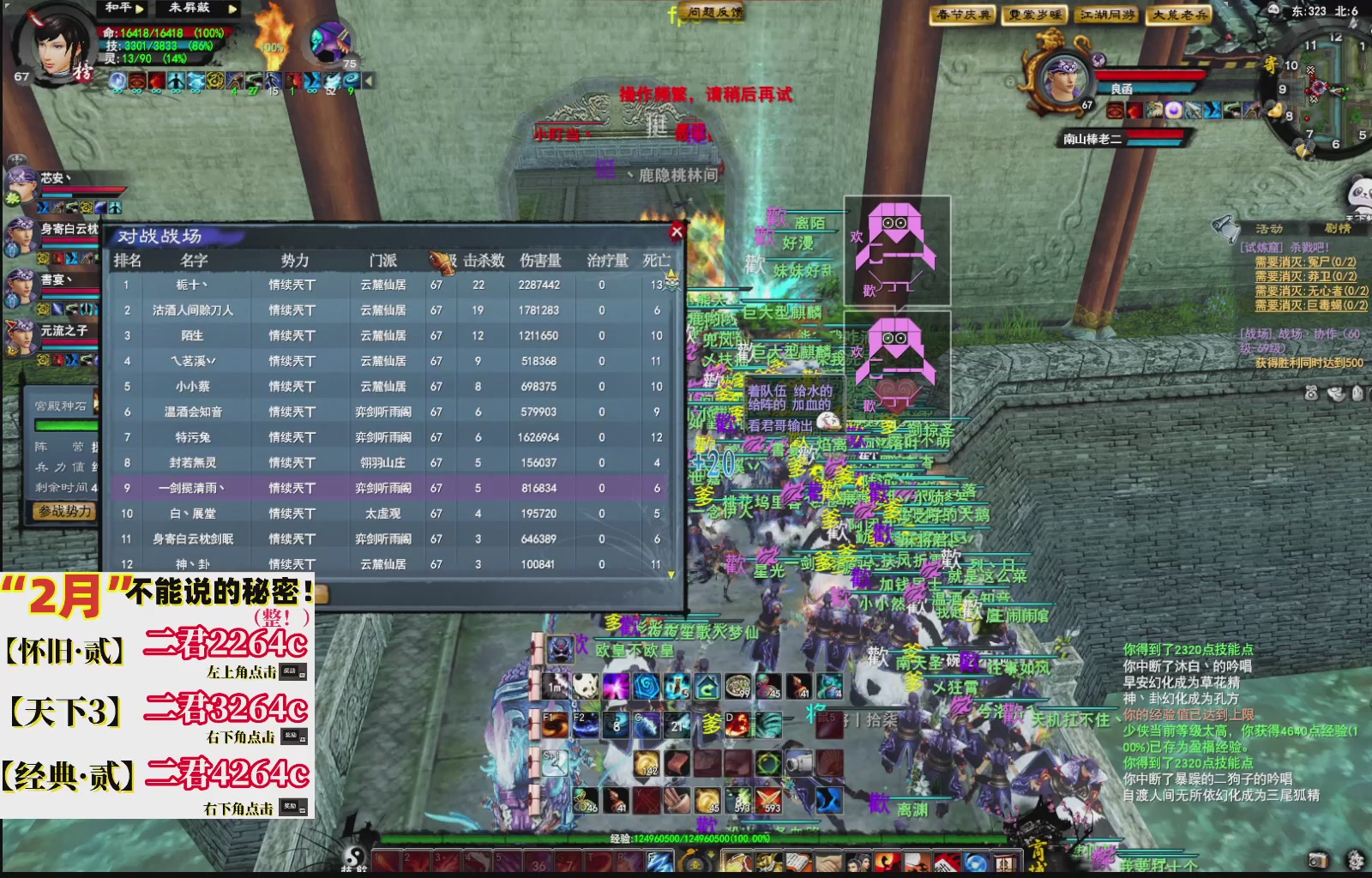The image size is (1372, 878).
Task: Open the settings gear icon bottom right
Action: pos(1355,860)
